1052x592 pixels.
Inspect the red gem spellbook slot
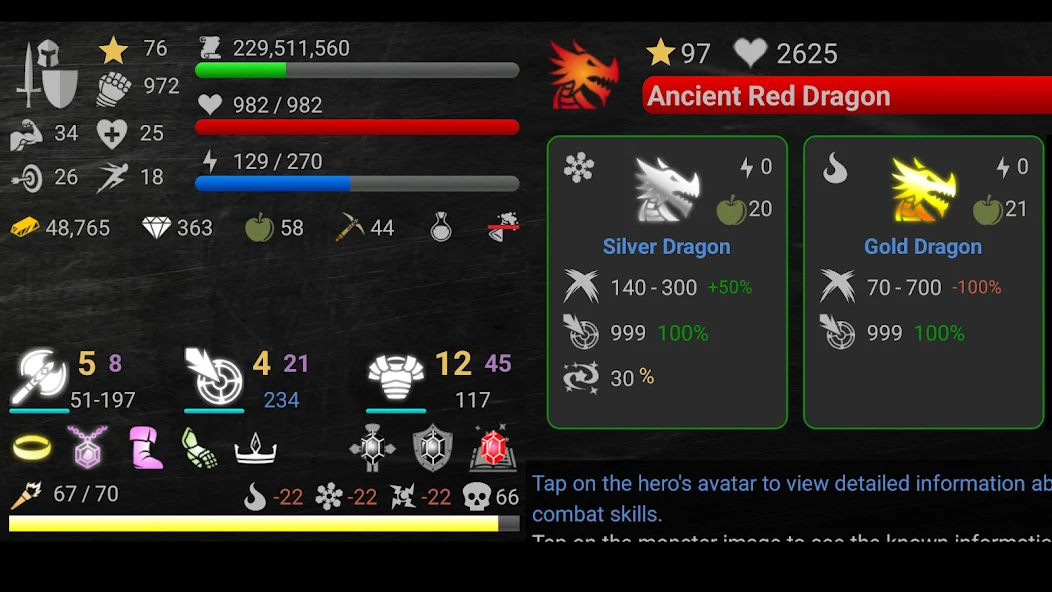coord(491,447)
